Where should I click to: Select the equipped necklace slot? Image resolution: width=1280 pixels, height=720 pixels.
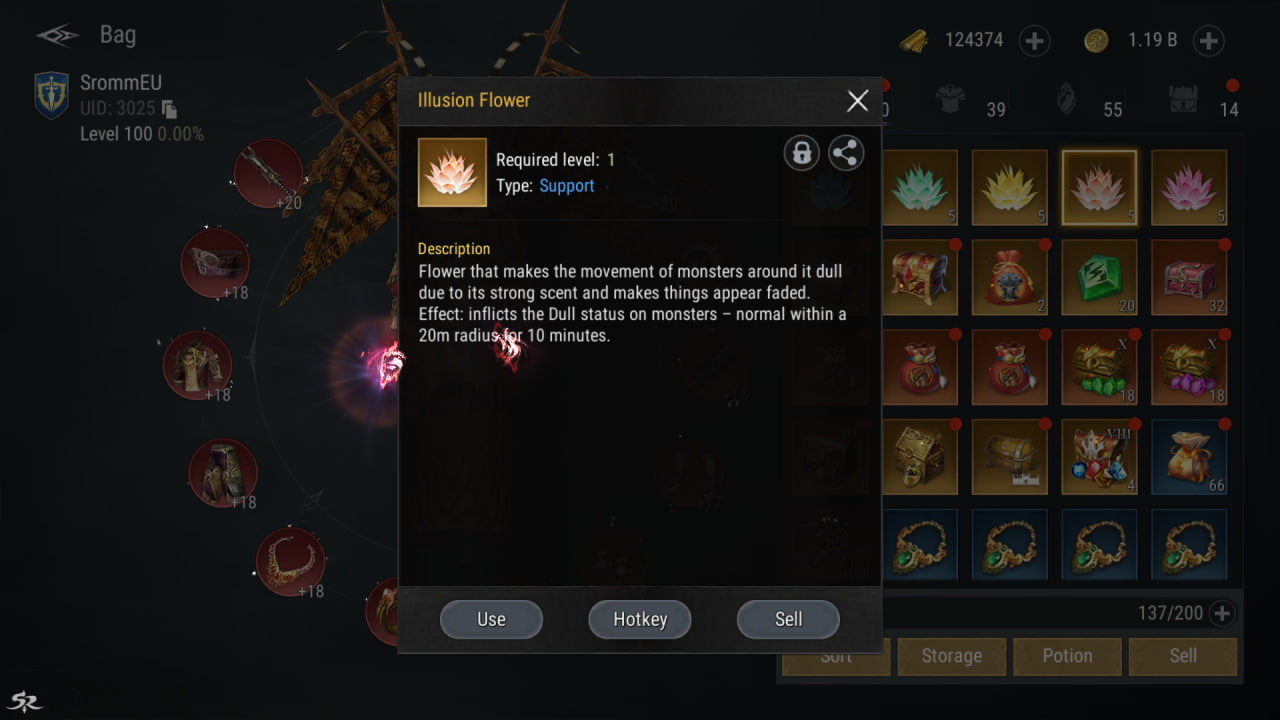tap(290, 562)
